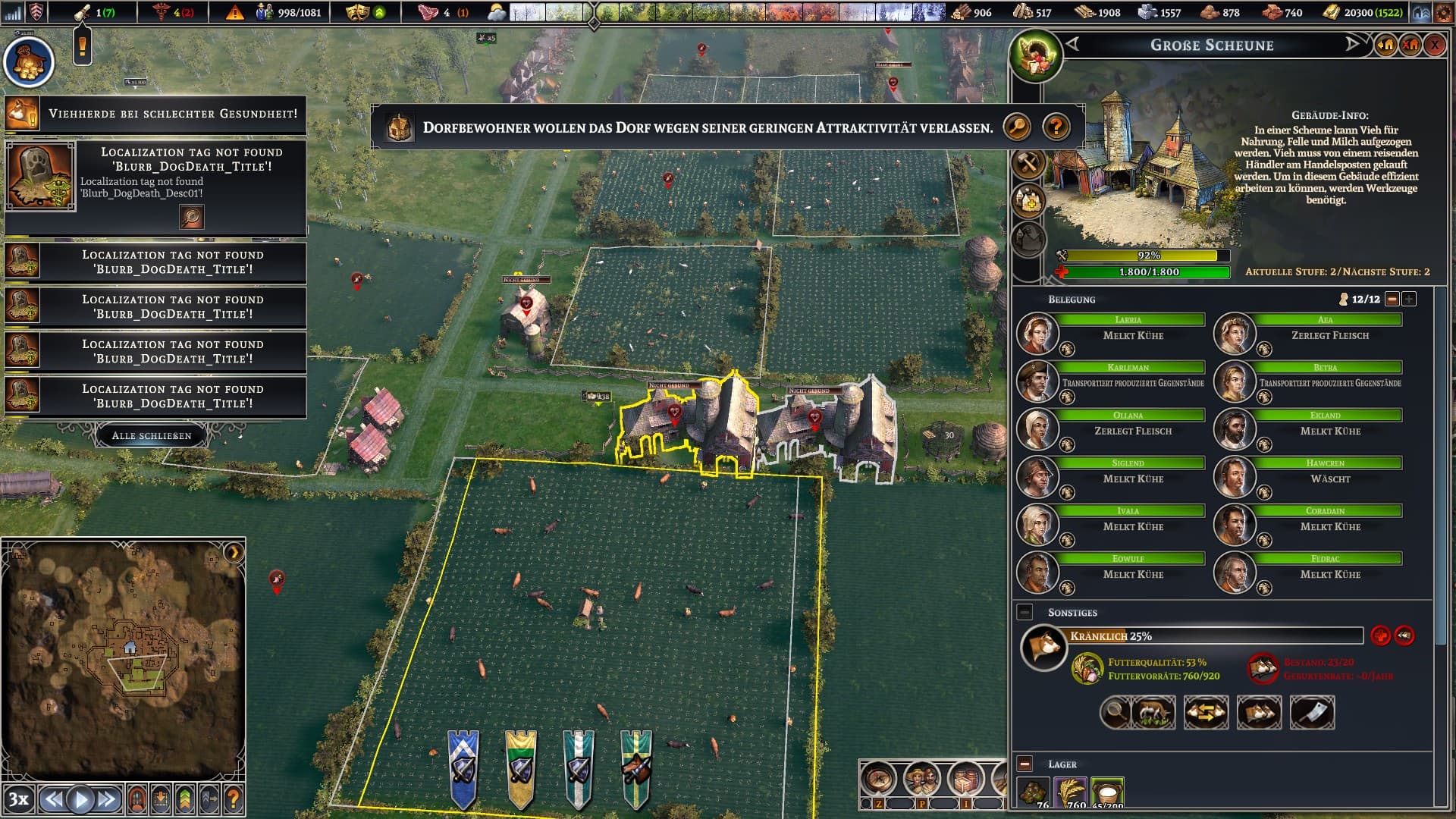
Task: Select the previous building with the left arrow
Action: pyautogui.click(x=1072, y=45)
